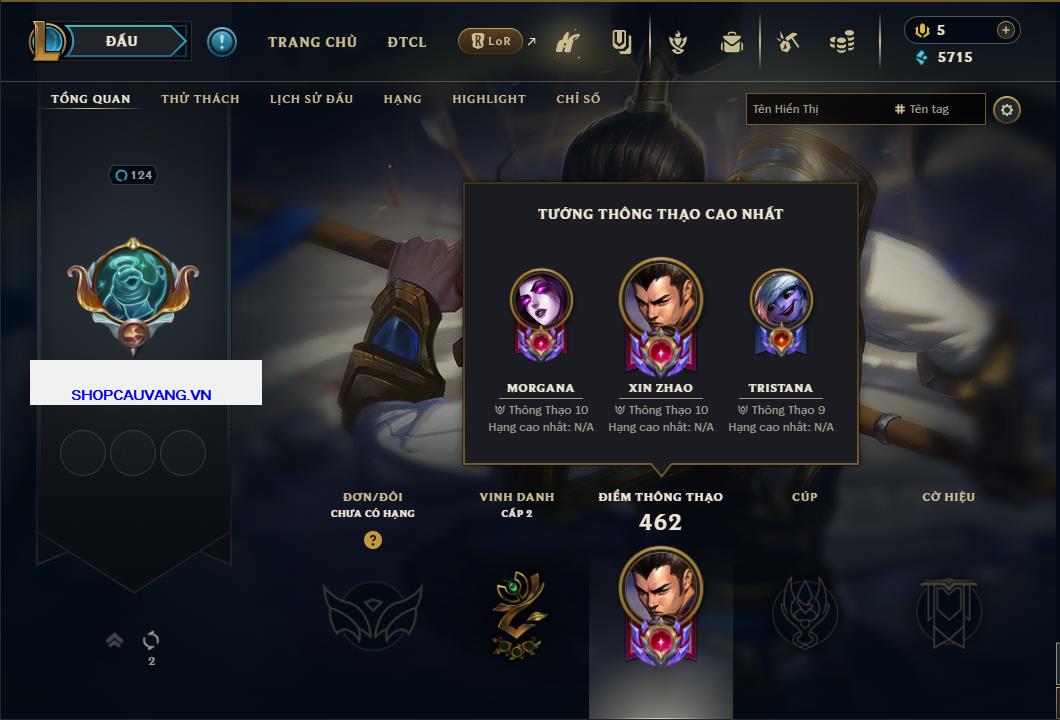Click the VINH DANH honor emblem

click(518, 613)
